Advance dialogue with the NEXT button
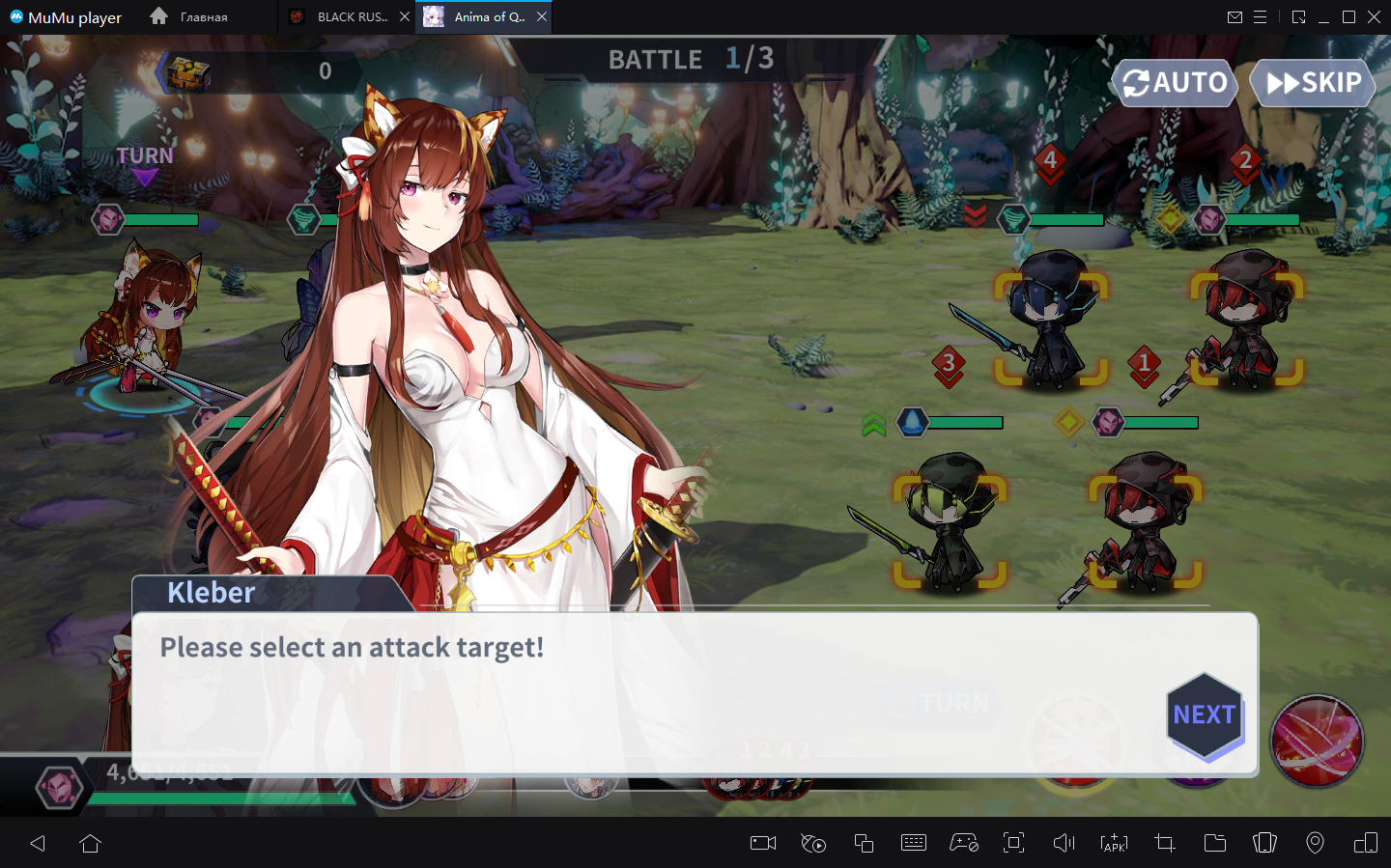The height and width of the screenshot is (868, 1391). 1204,715
